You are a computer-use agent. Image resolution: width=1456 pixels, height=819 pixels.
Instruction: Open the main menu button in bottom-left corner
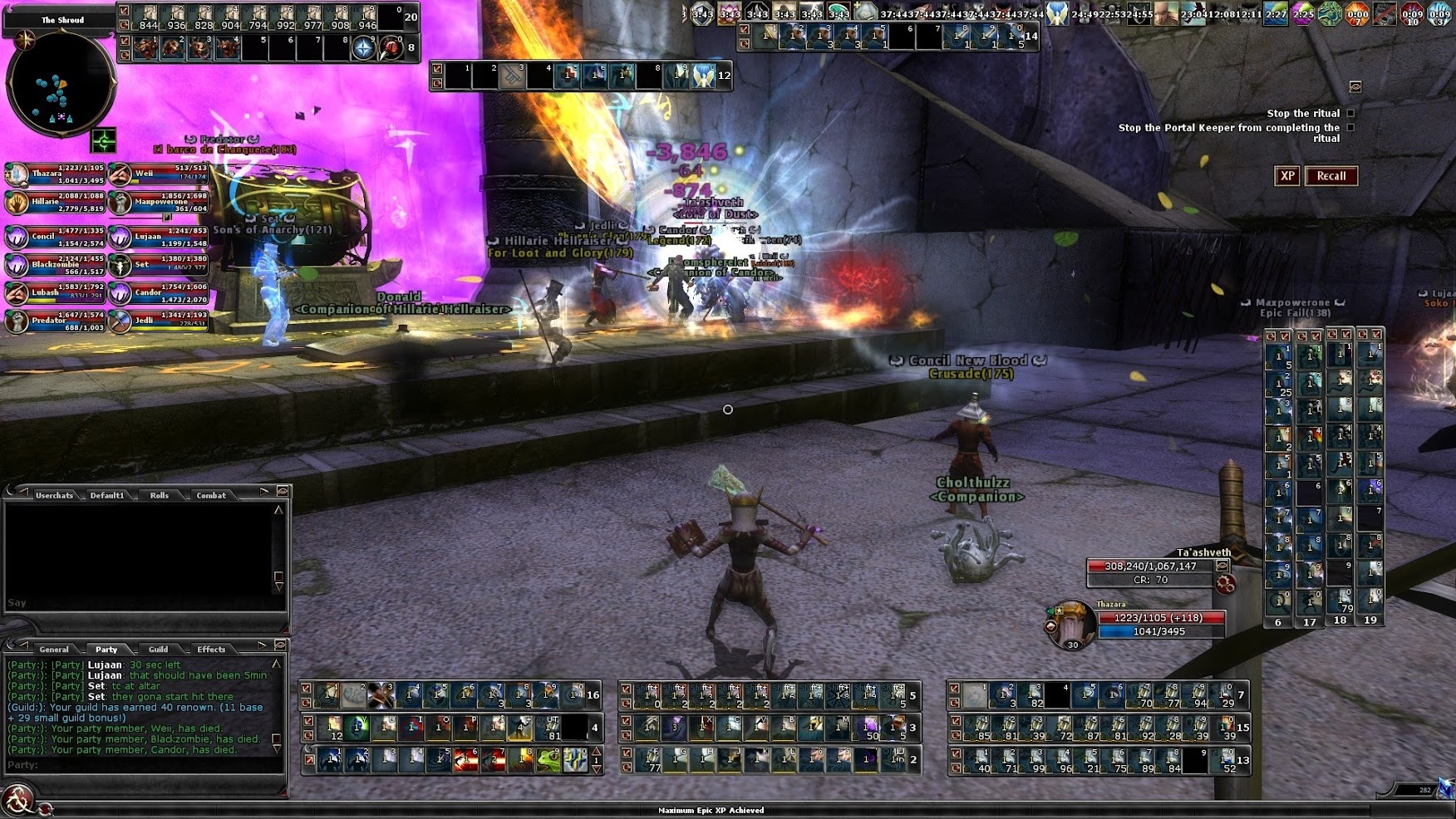point(17,801)
